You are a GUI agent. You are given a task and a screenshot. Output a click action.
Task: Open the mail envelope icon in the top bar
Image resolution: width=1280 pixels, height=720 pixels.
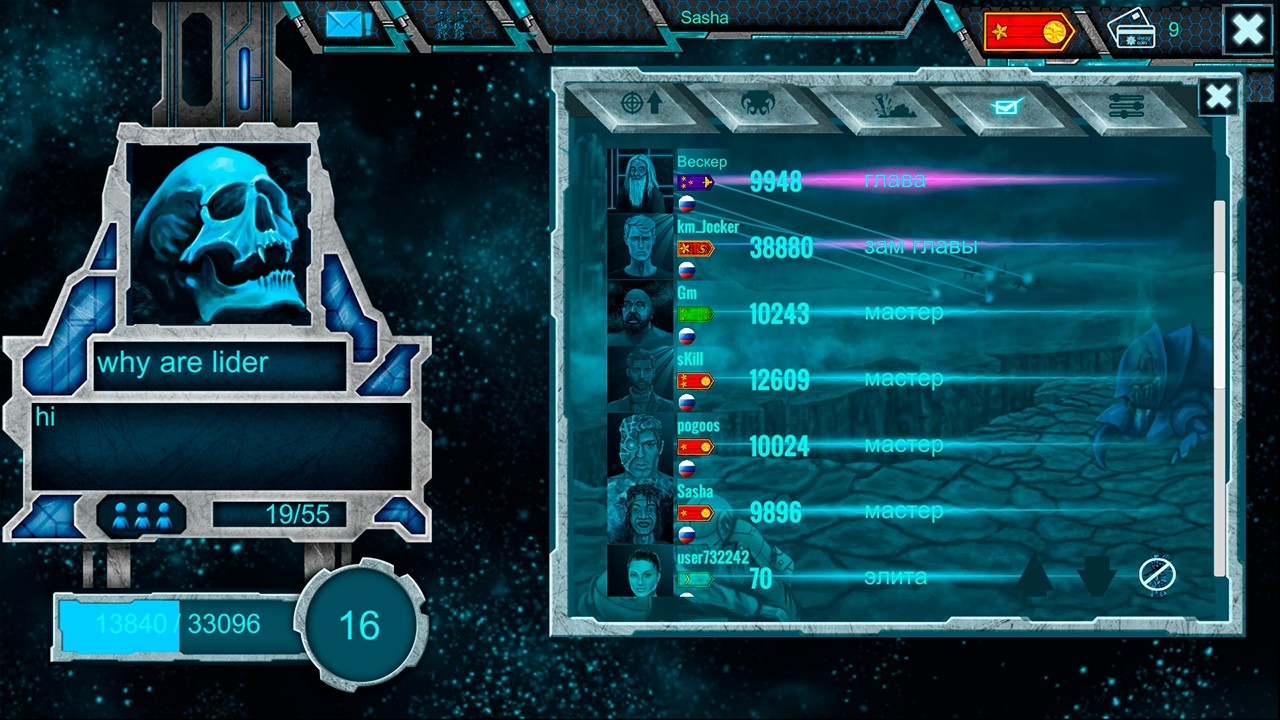[x=344, y=22]
